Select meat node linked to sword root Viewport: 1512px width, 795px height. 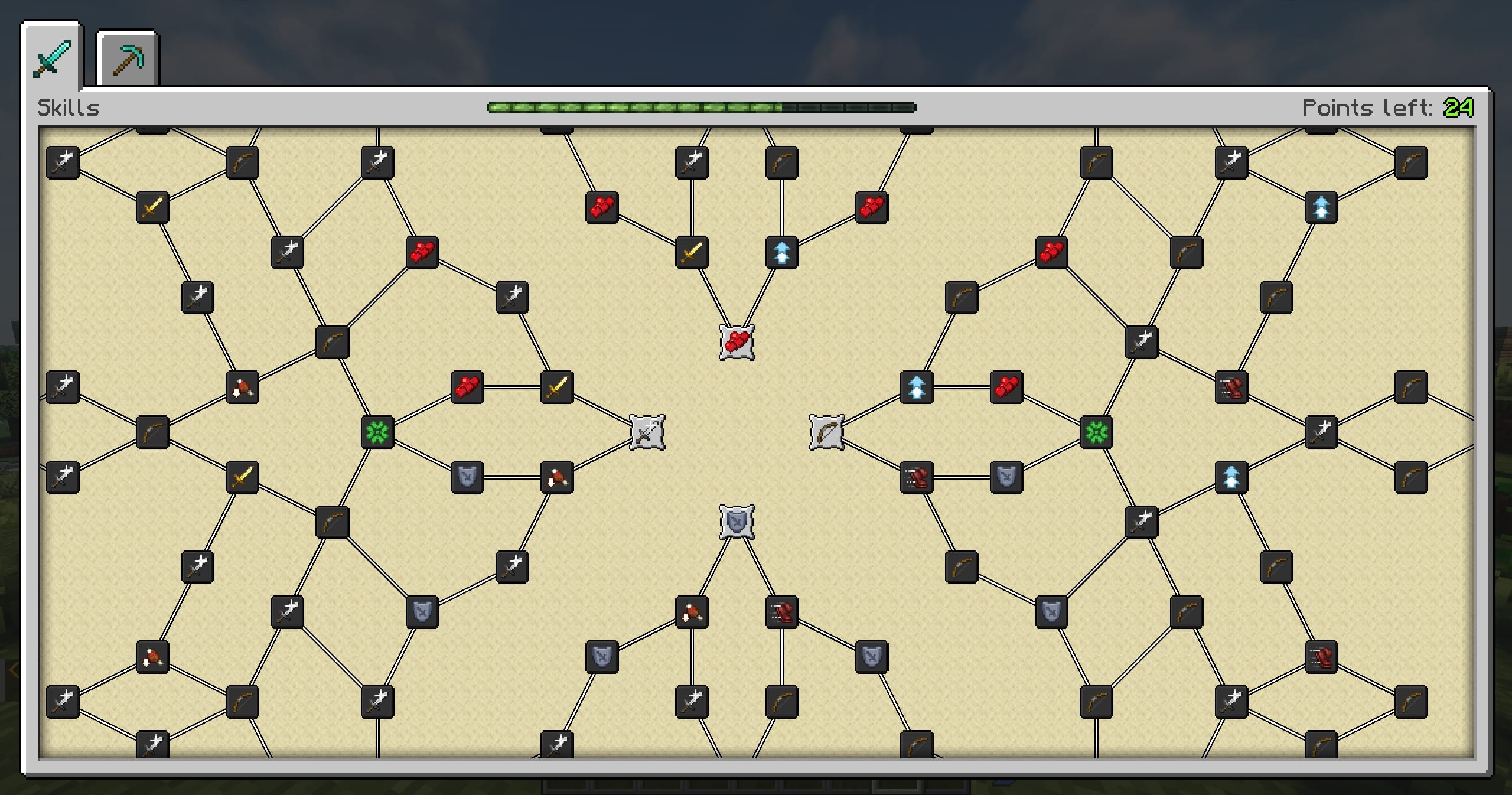557,477
